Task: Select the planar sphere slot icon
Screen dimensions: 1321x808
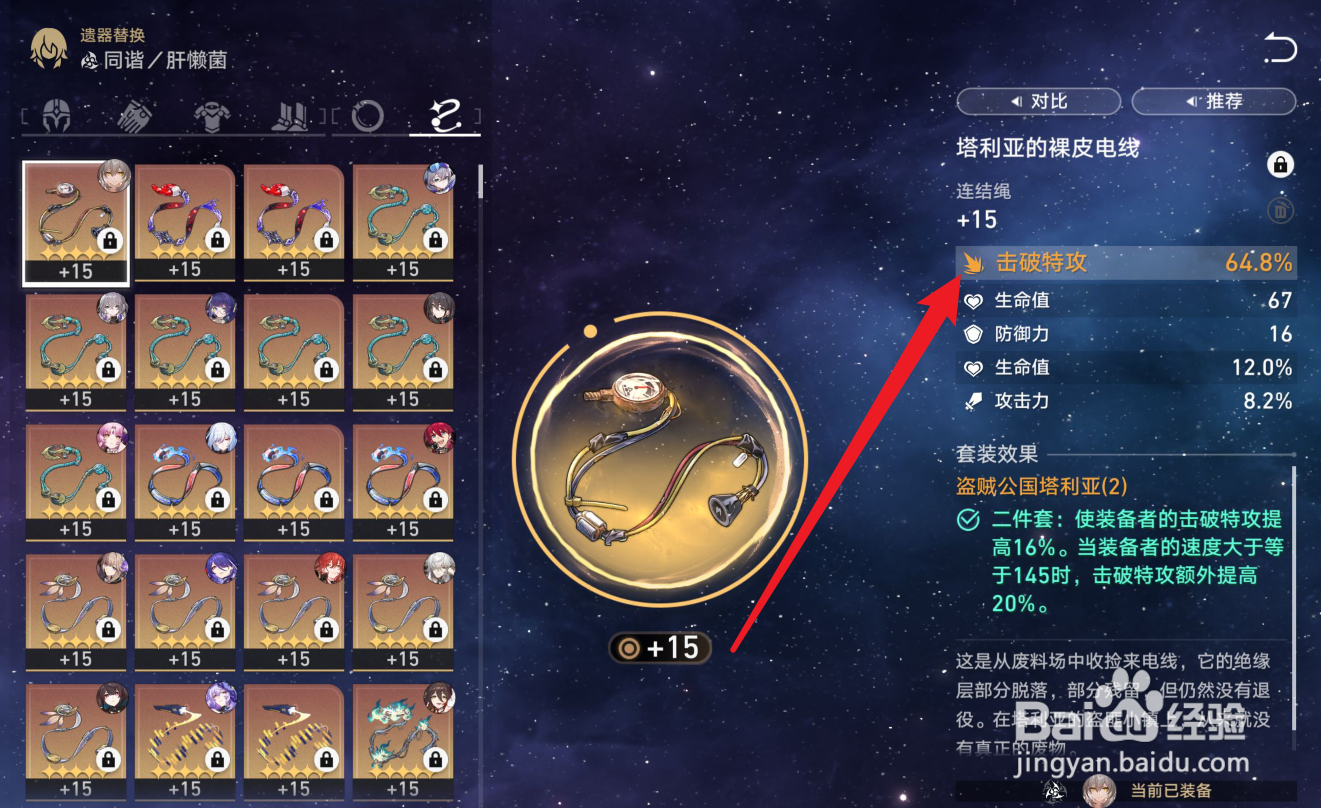Action: pyautogui.click(x=368, y=115)
